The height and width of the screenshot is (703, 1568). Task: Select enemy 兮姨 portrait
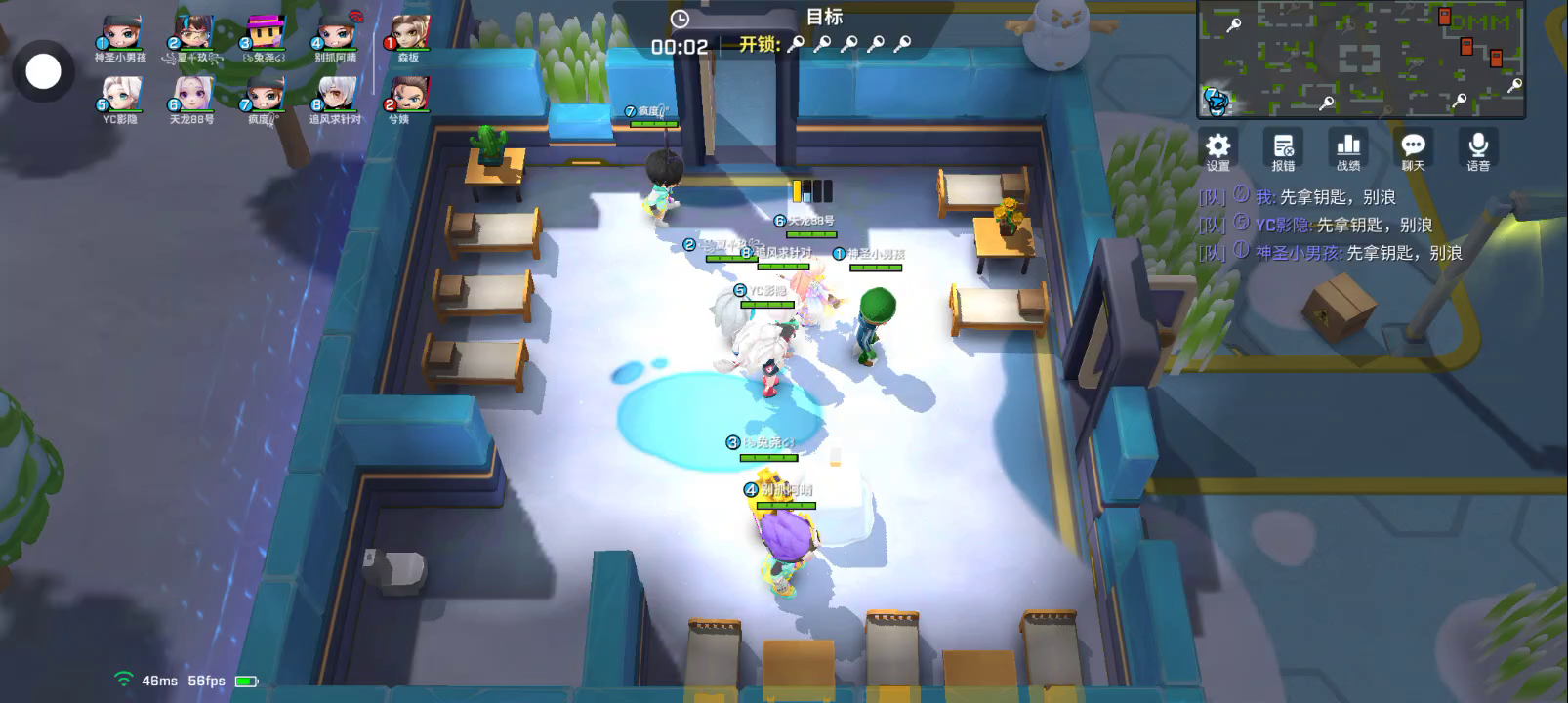[x=409, y=96]
